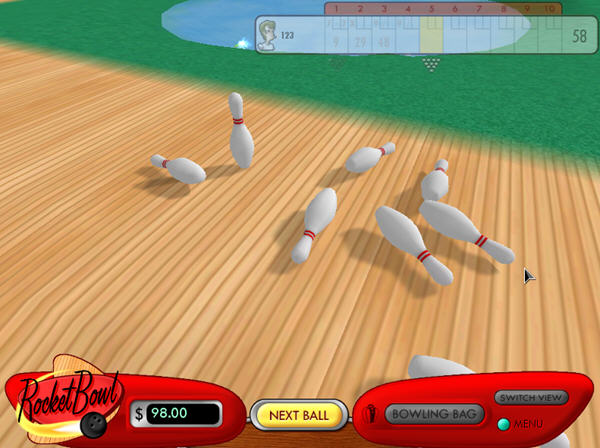Click the Next Ball button
This screenshot has width=600, height=448.
[x=298, y=414]
